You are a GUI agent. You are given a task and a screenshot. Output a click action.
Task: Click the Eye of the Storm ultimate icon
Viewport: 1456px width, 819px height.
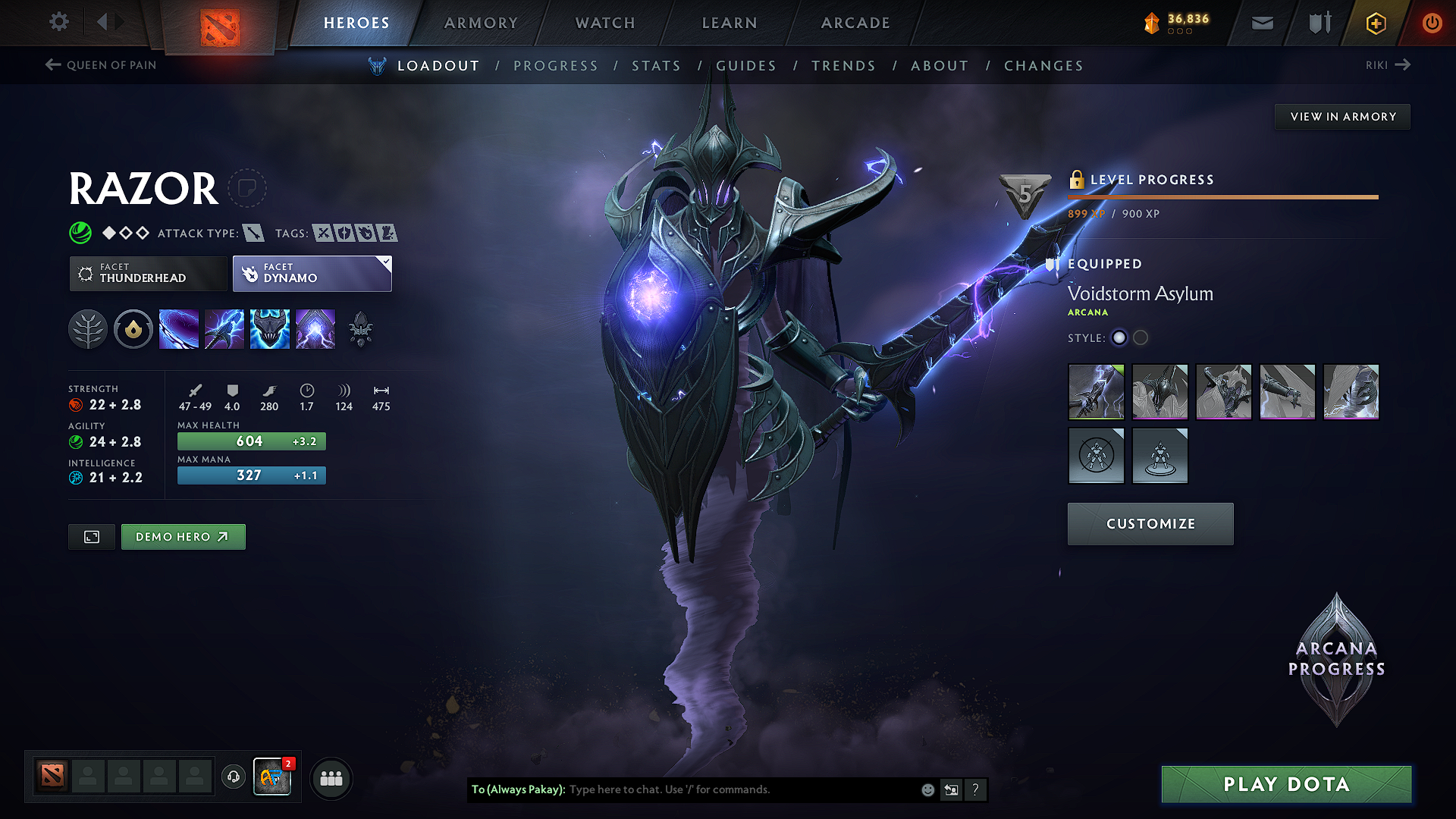click(315, 328)
